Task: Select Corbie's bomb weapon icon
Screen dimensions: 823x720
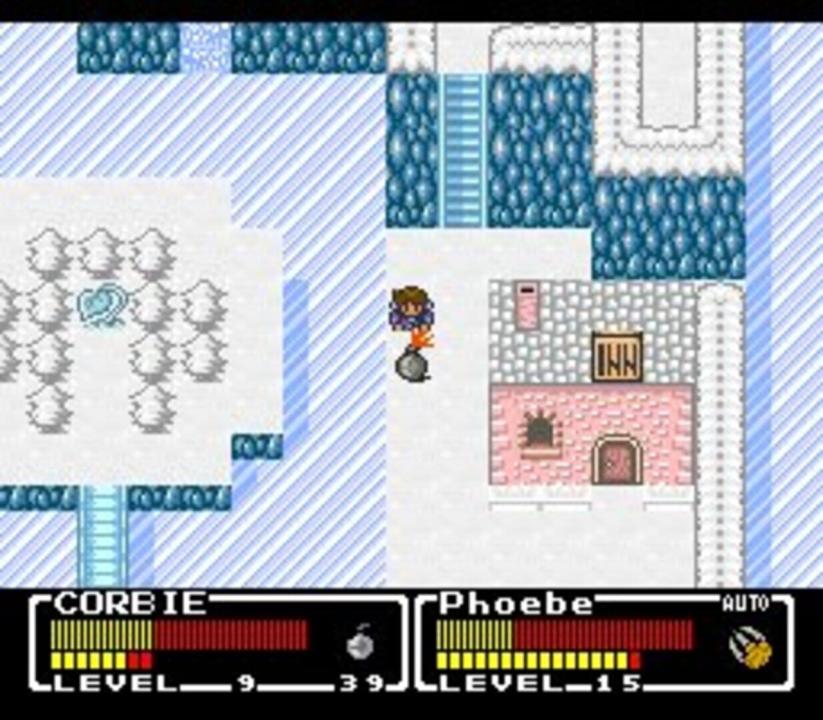Action: click(360, 643)
